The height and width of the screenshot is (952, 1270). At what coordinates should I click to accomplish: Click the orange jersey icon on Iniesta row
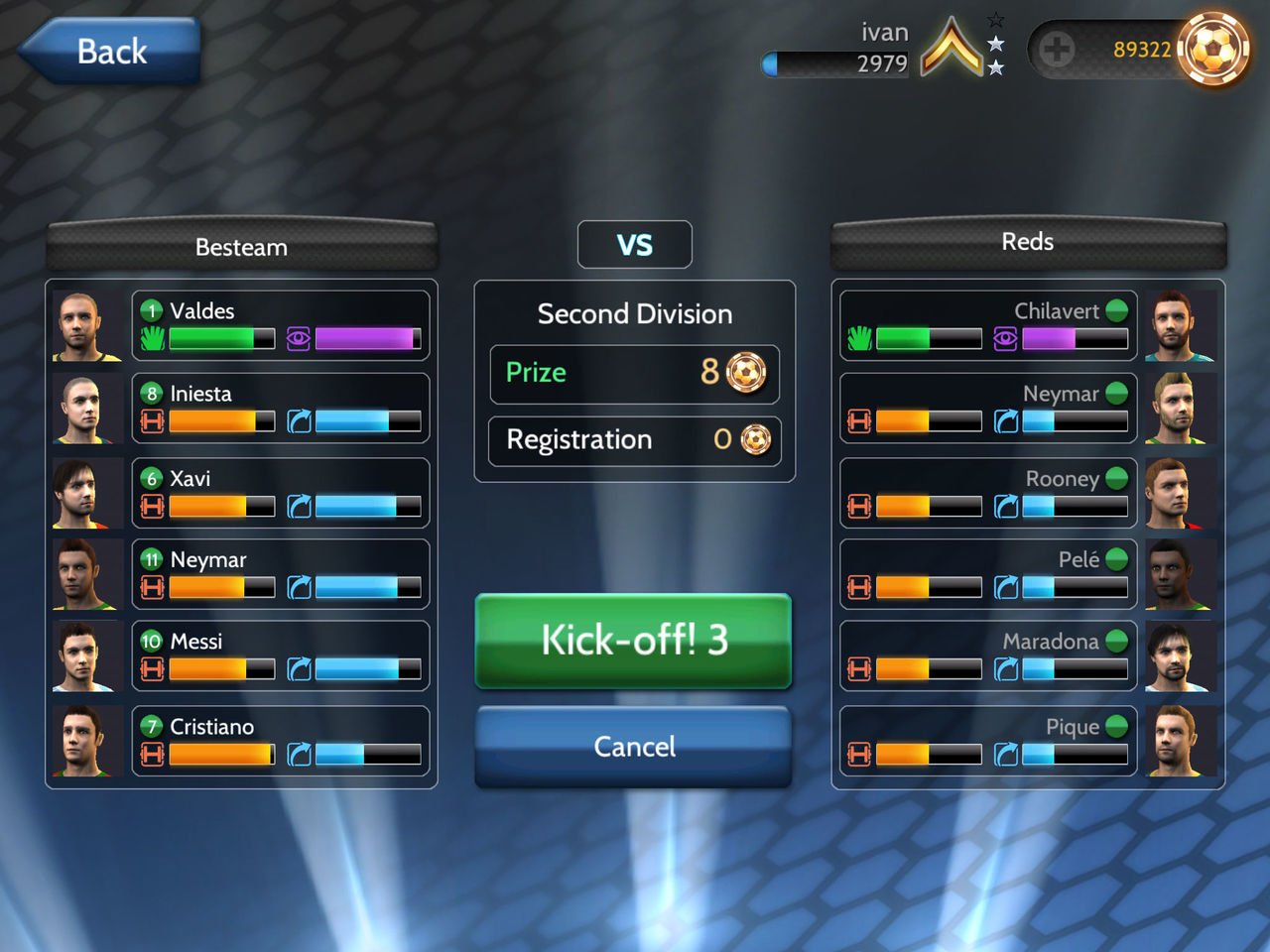point(151,421)
